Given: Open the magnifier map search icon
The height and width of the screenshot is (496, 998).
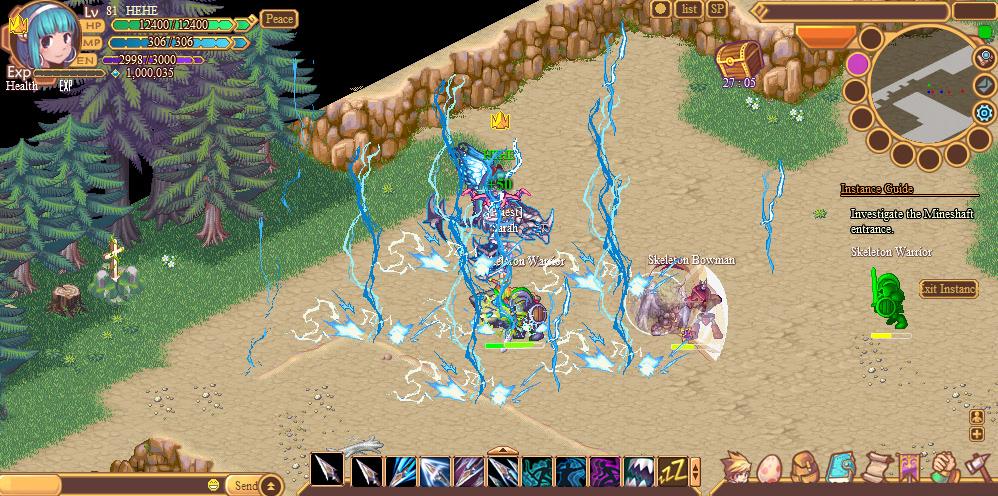Looking at the screenshot, I should tap(984, 58).
